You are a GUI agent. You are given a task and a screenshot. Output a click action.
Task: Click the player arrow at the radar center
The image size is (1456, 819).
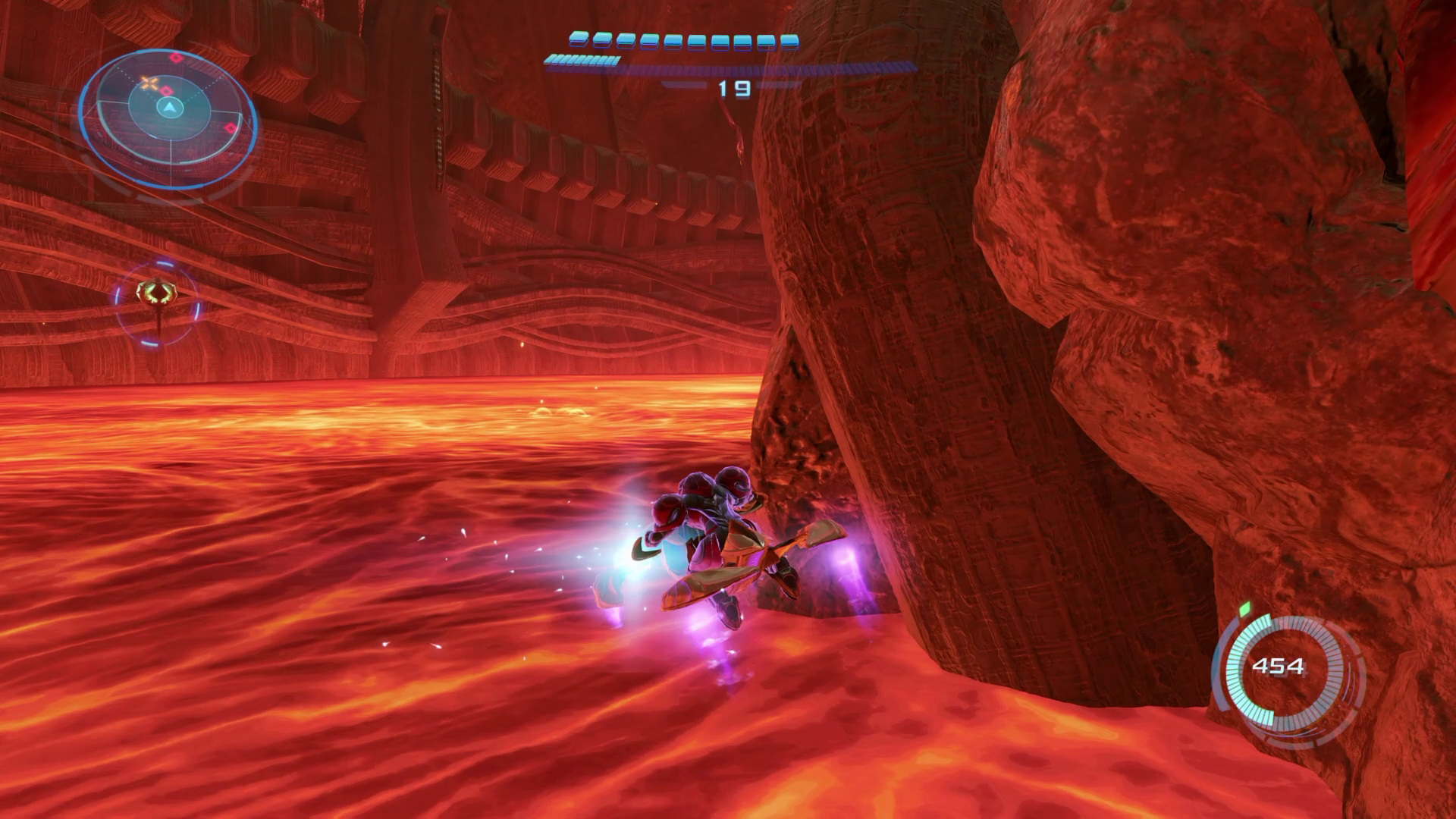[168, 108]
